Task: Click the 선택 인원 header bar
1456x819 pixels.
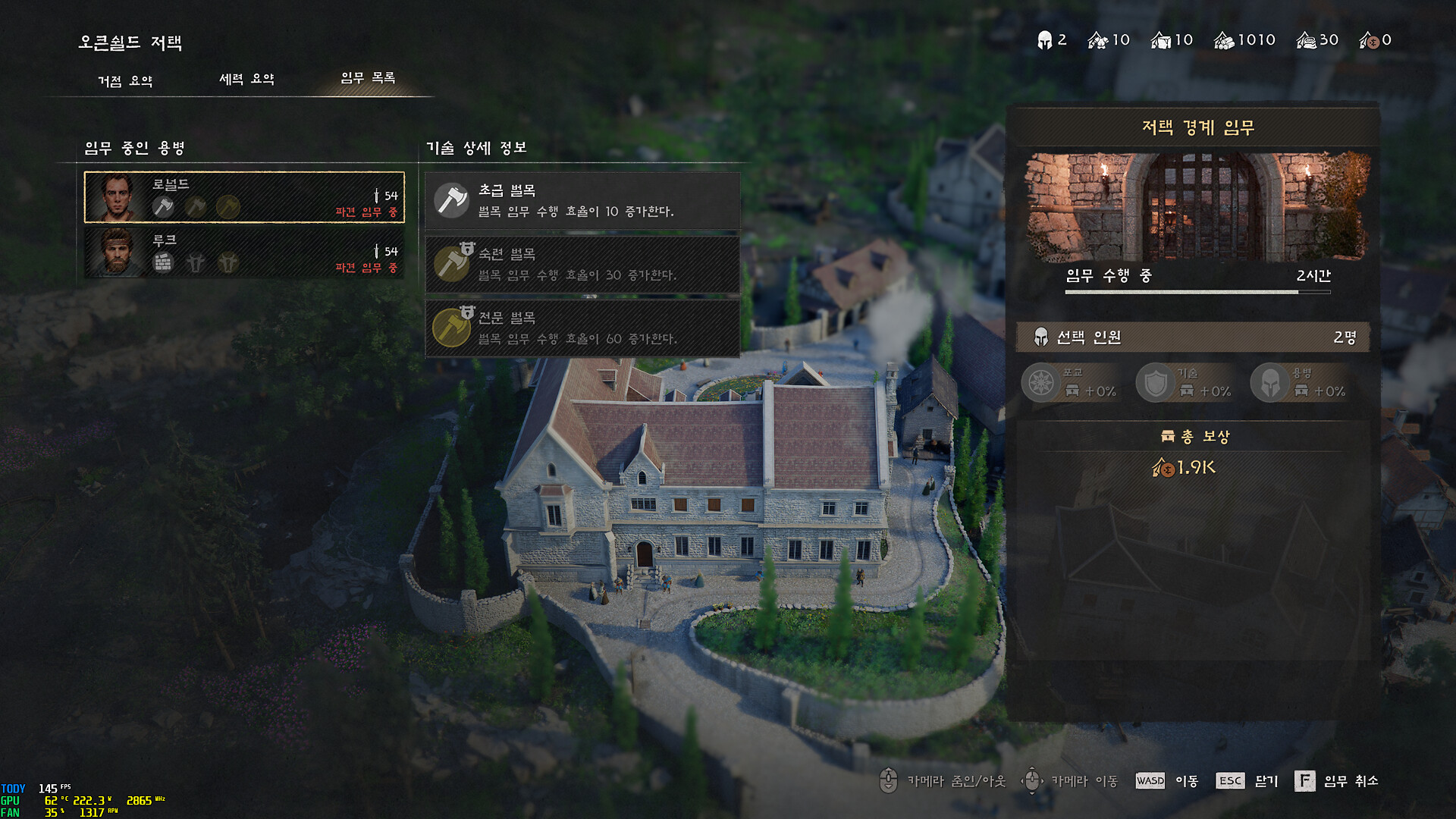Action: (x=1193, y=337)
